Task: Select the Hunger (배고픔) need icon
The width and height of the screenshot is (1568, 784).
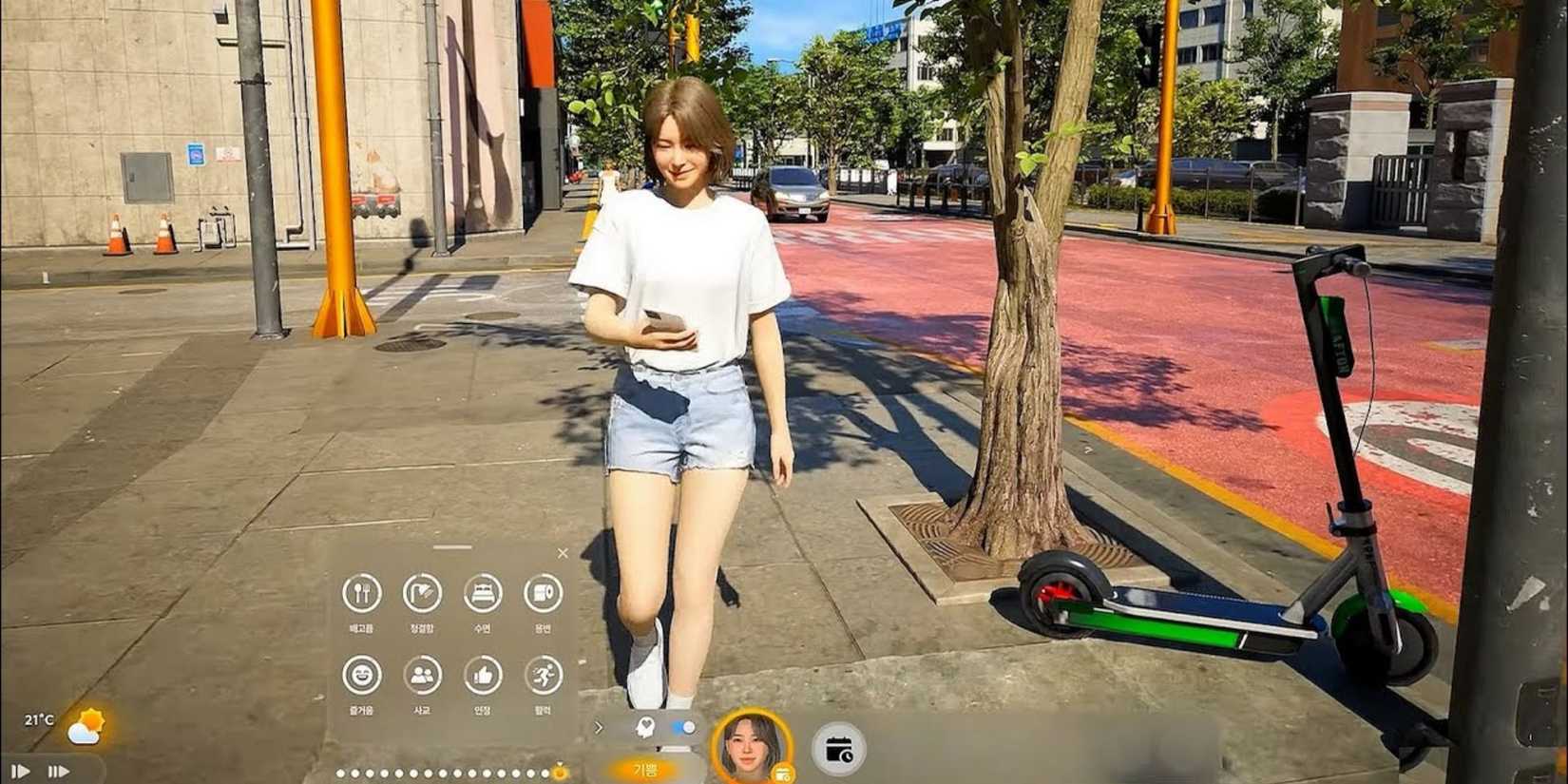Action: [x=363, y=595]
